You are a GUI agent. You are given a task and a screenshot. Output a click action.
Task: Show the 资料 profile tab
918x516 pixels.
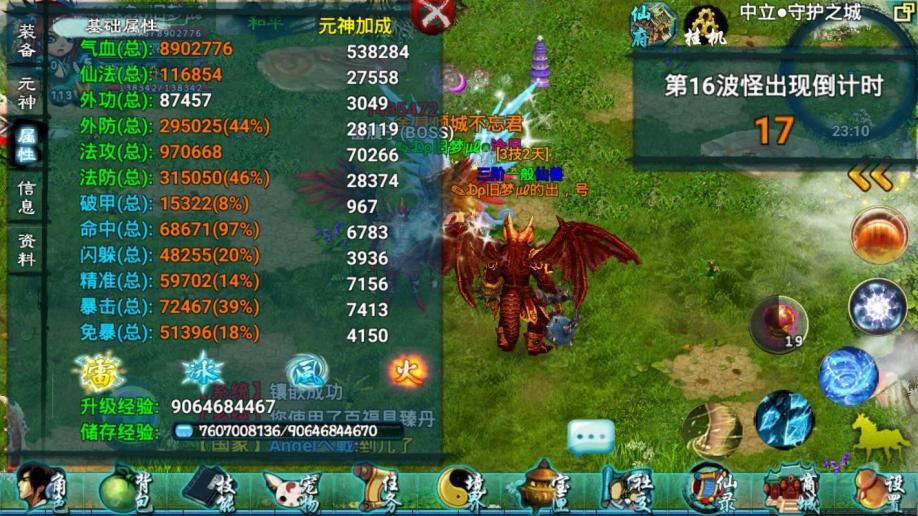(27, 249)
